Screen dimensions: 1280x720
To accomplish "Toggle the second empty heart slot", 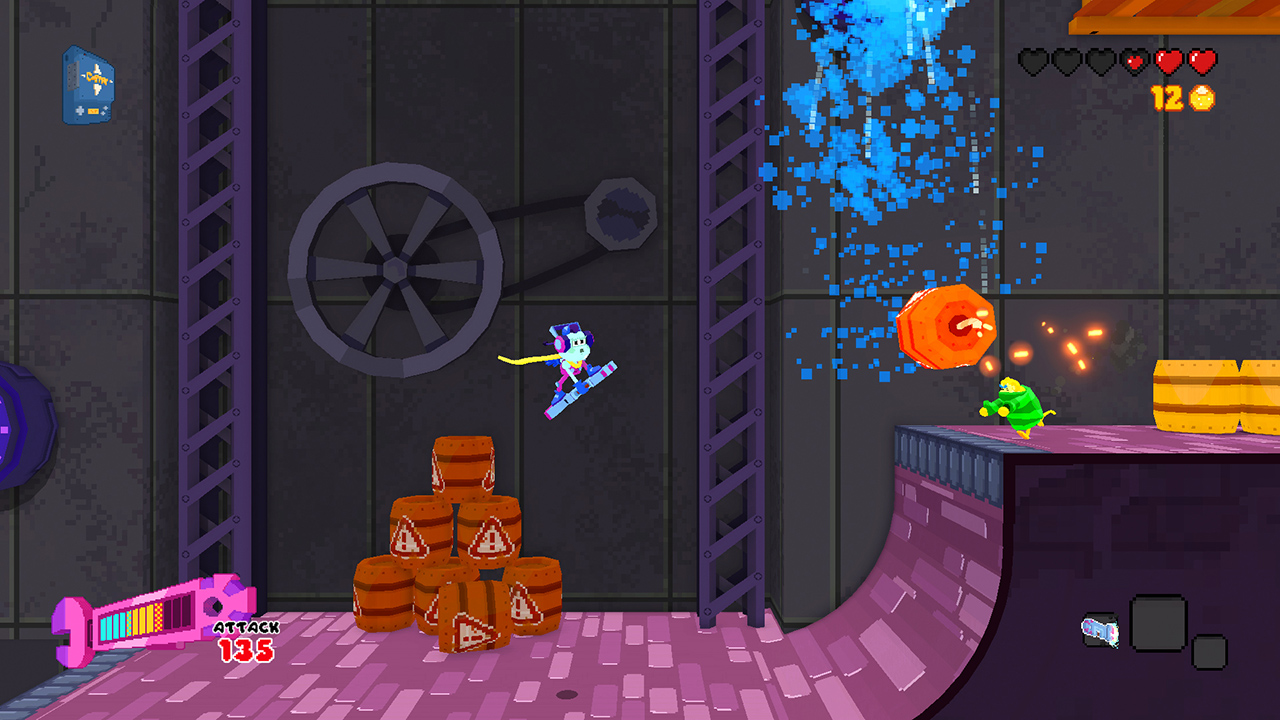I will 1066,61.
